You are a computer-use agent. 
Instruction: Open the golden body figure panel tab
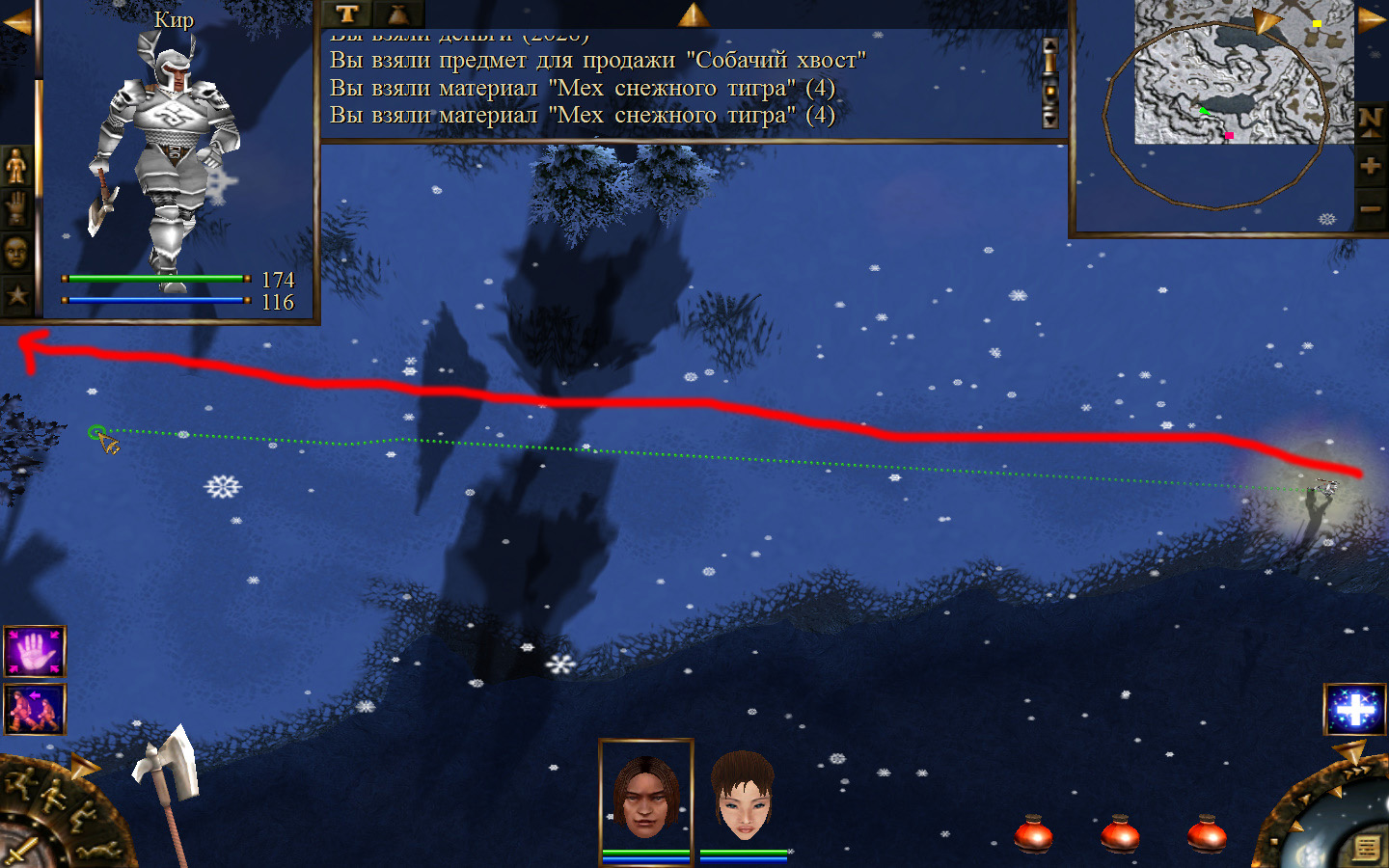(x=16, y=167)
